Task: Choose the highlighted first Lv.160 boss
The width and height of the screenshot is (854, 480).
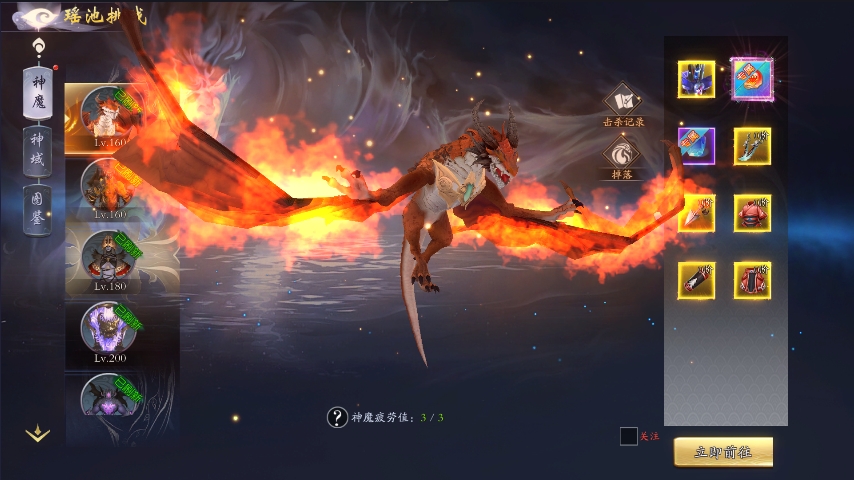Action: [x=106, y=115]
